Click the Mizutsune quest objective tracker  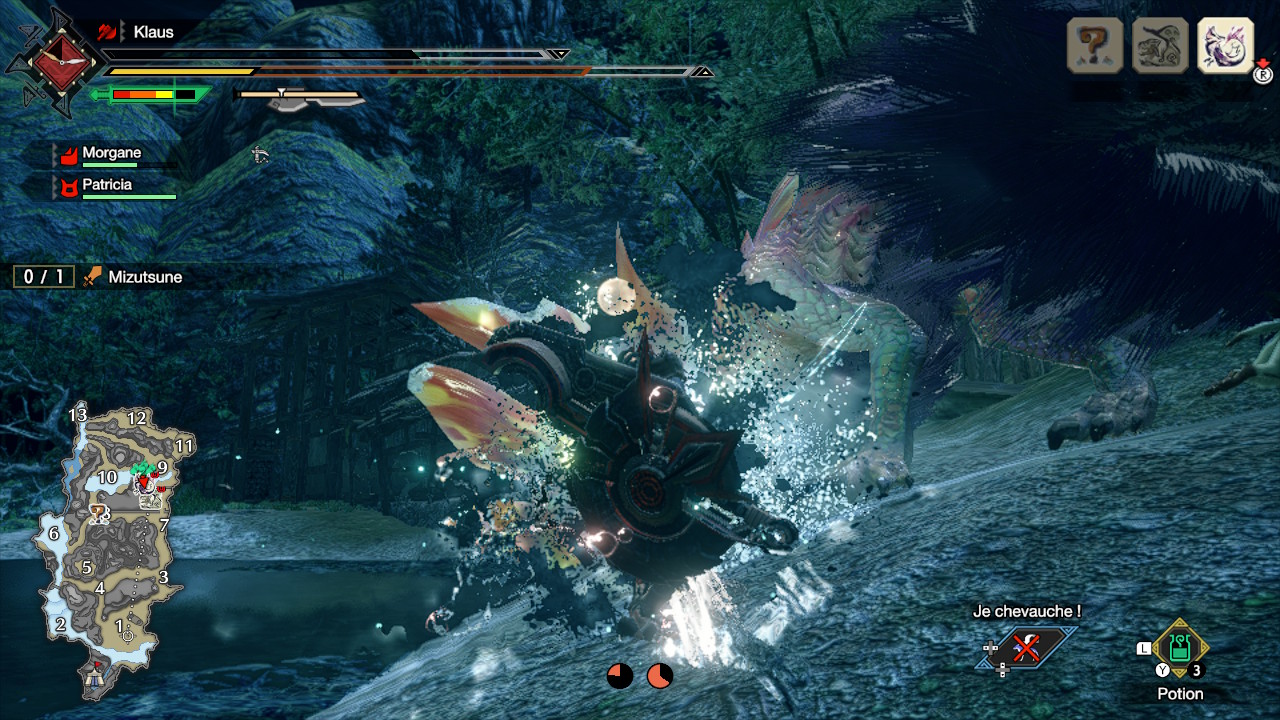[x=100, y=277]
